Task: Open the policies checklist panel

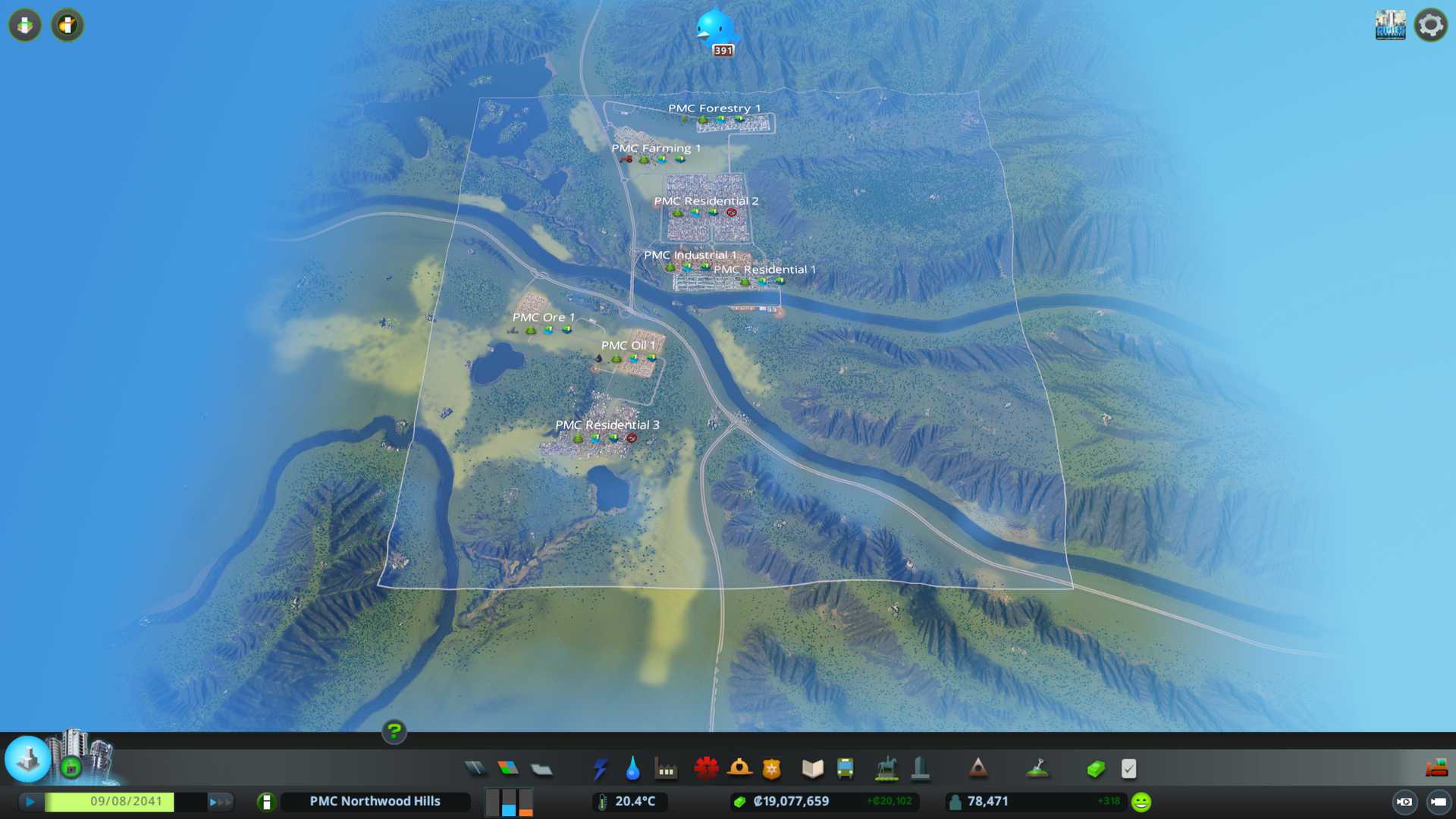Action: click(x=1128, y=769)
